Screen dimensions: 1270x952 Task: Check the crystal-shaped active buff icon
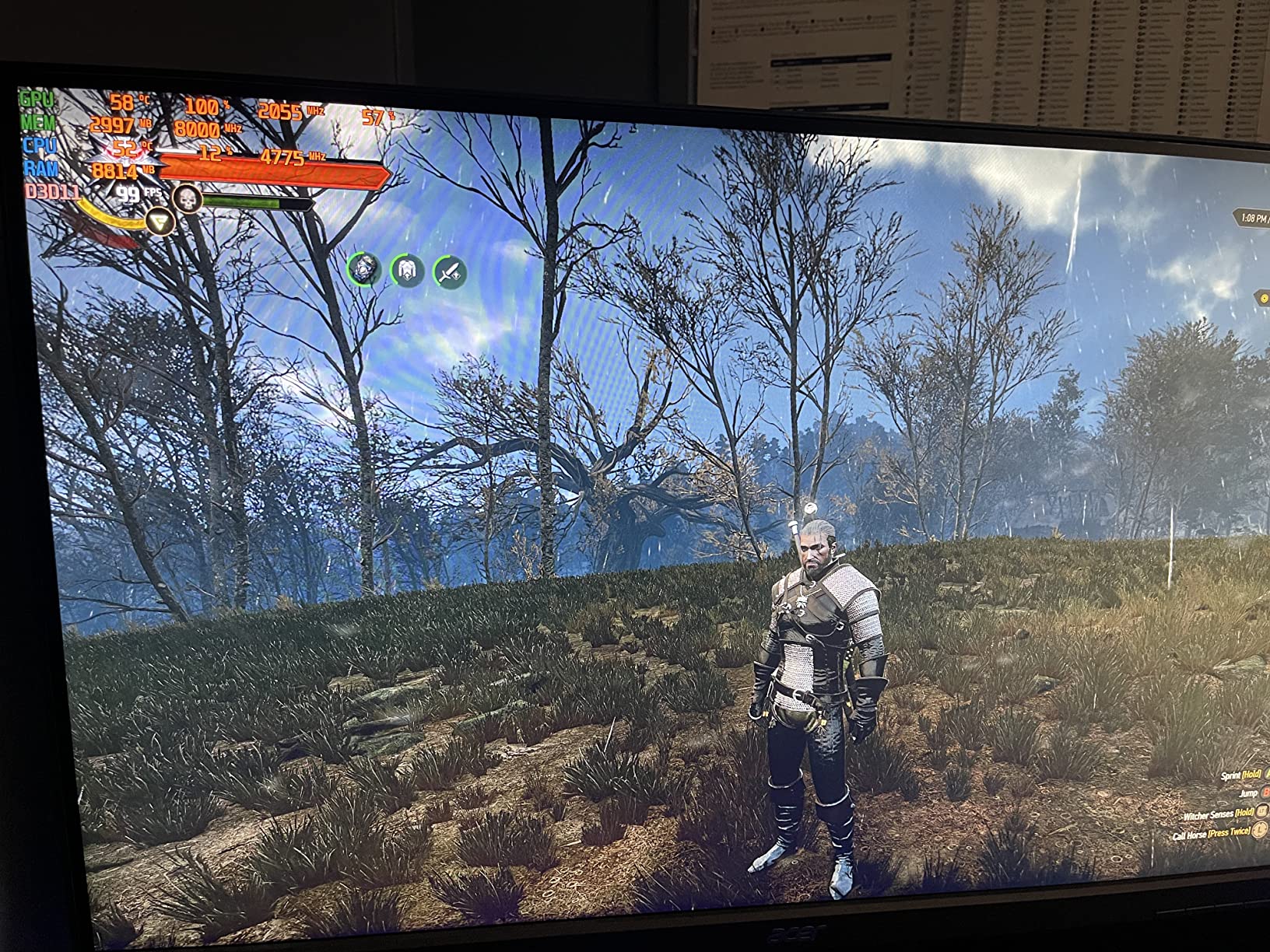point(363,268)
